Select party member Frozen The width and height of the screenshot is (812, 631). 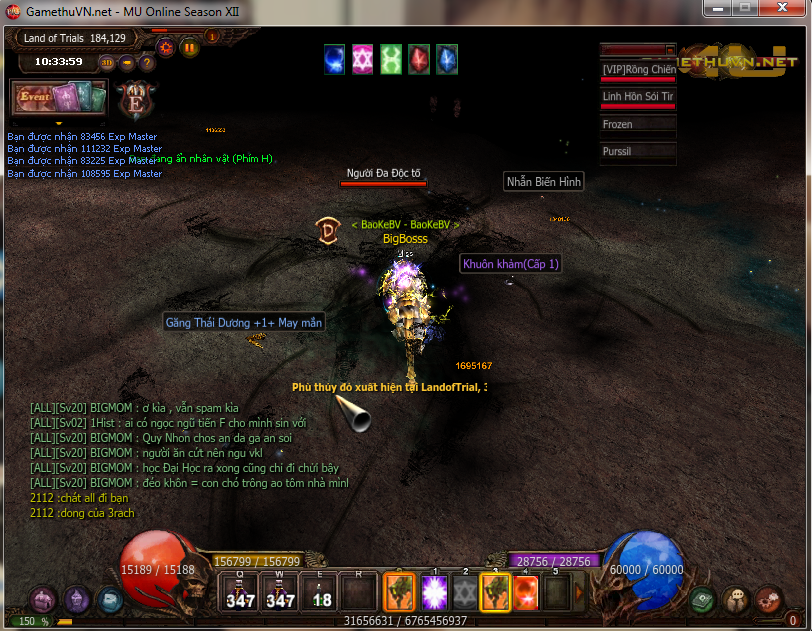point(637,125)
